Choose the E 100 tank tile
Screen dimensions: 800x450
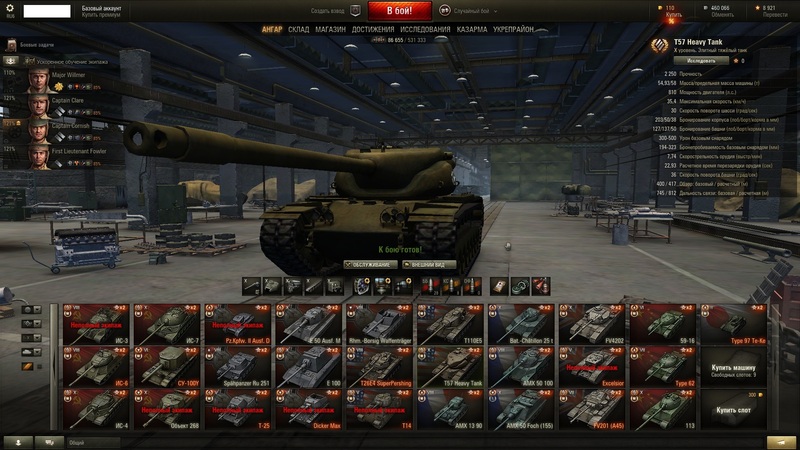[x=309, y=366]
